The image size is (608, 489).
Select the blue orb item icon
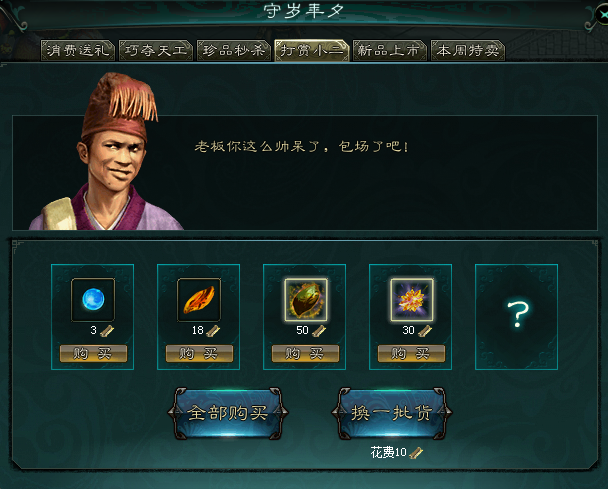point(93,299)
